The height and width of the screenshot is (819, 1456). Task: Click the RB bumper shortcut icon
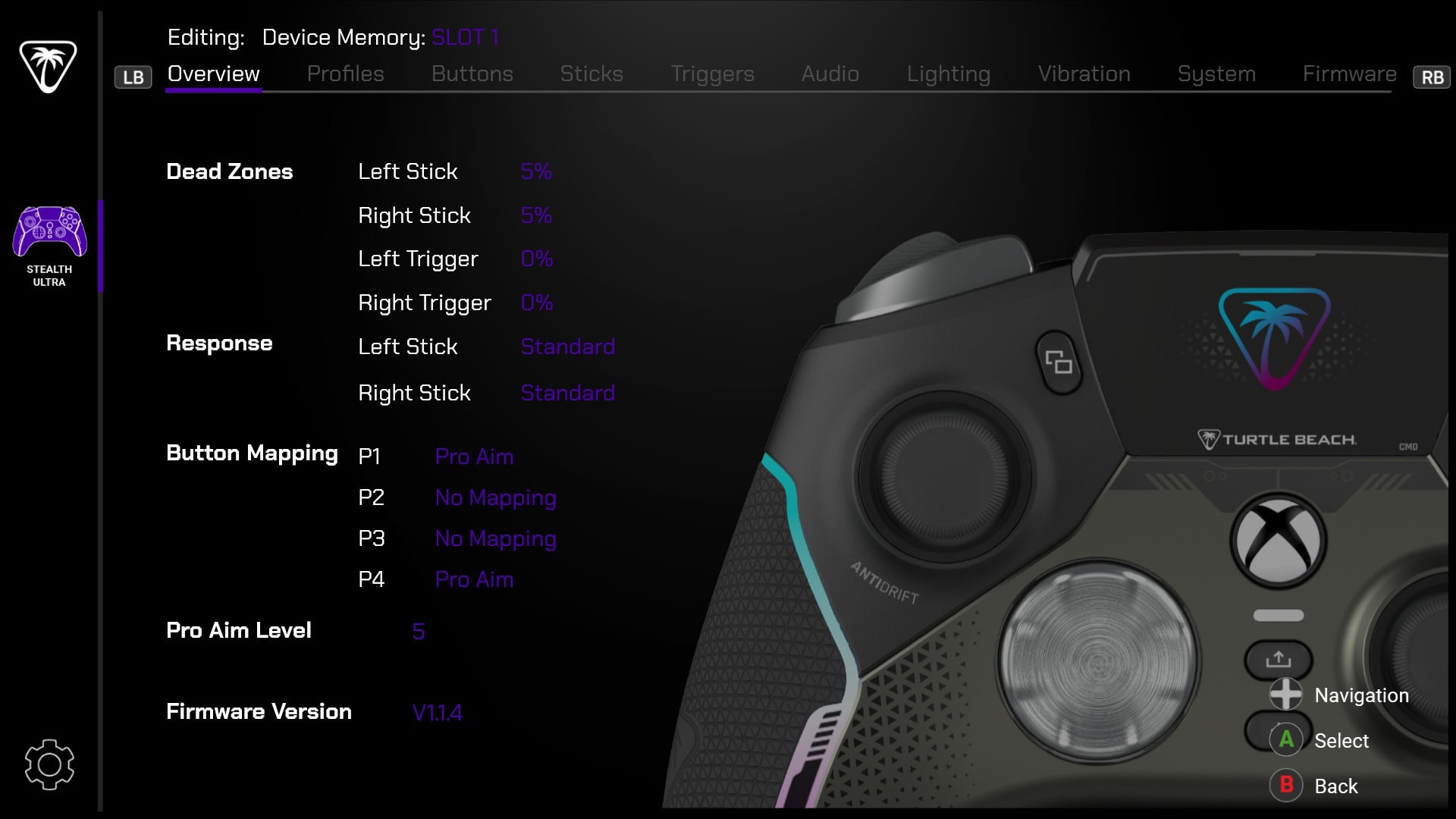(x=1431, y=76)
